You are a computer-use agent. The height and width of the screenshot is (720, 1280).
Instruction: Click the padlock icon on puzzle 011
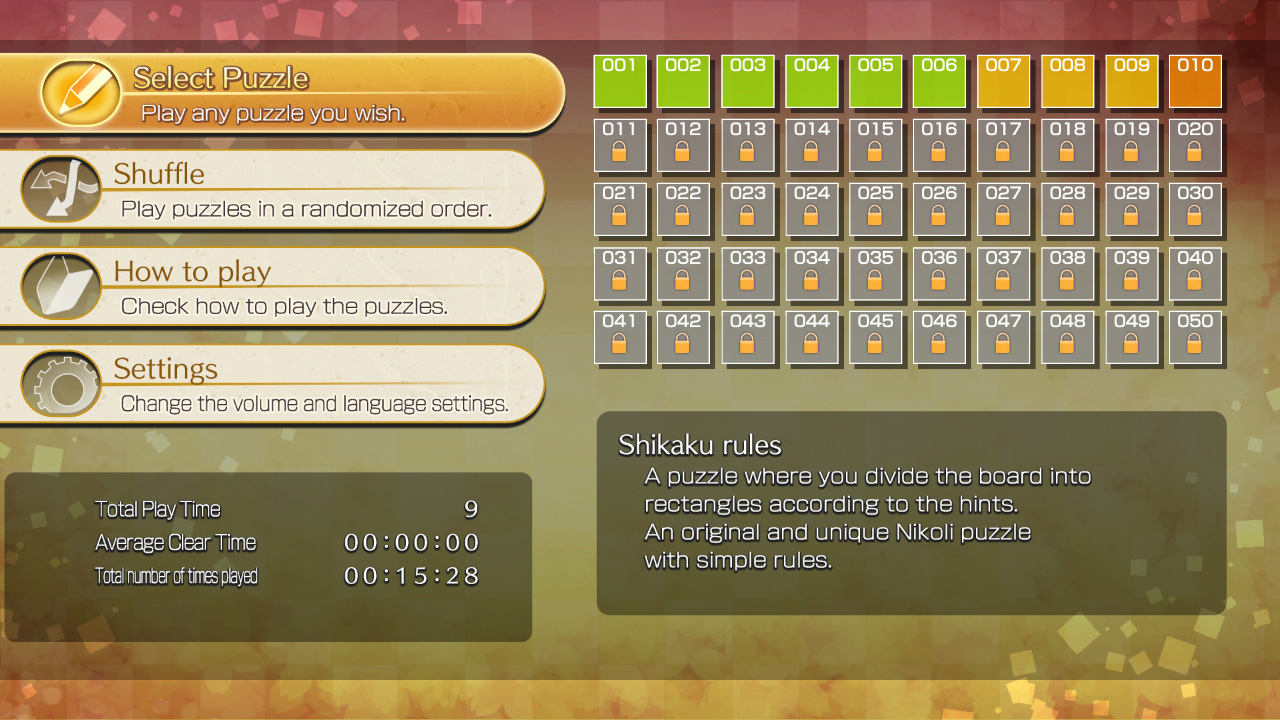tap(621, 153)
